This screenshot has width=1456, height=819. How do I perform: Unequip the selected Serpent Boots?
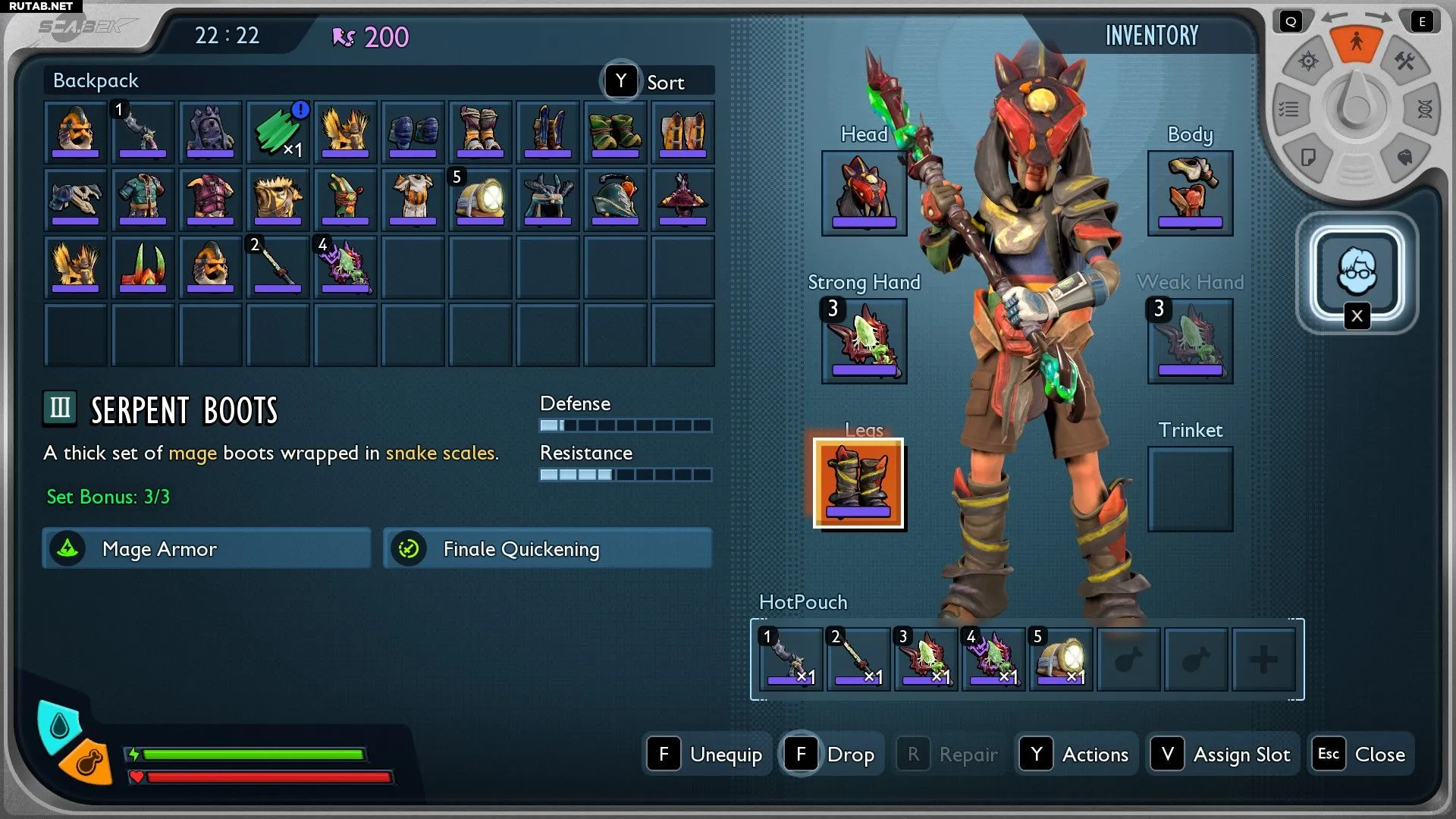707,754
